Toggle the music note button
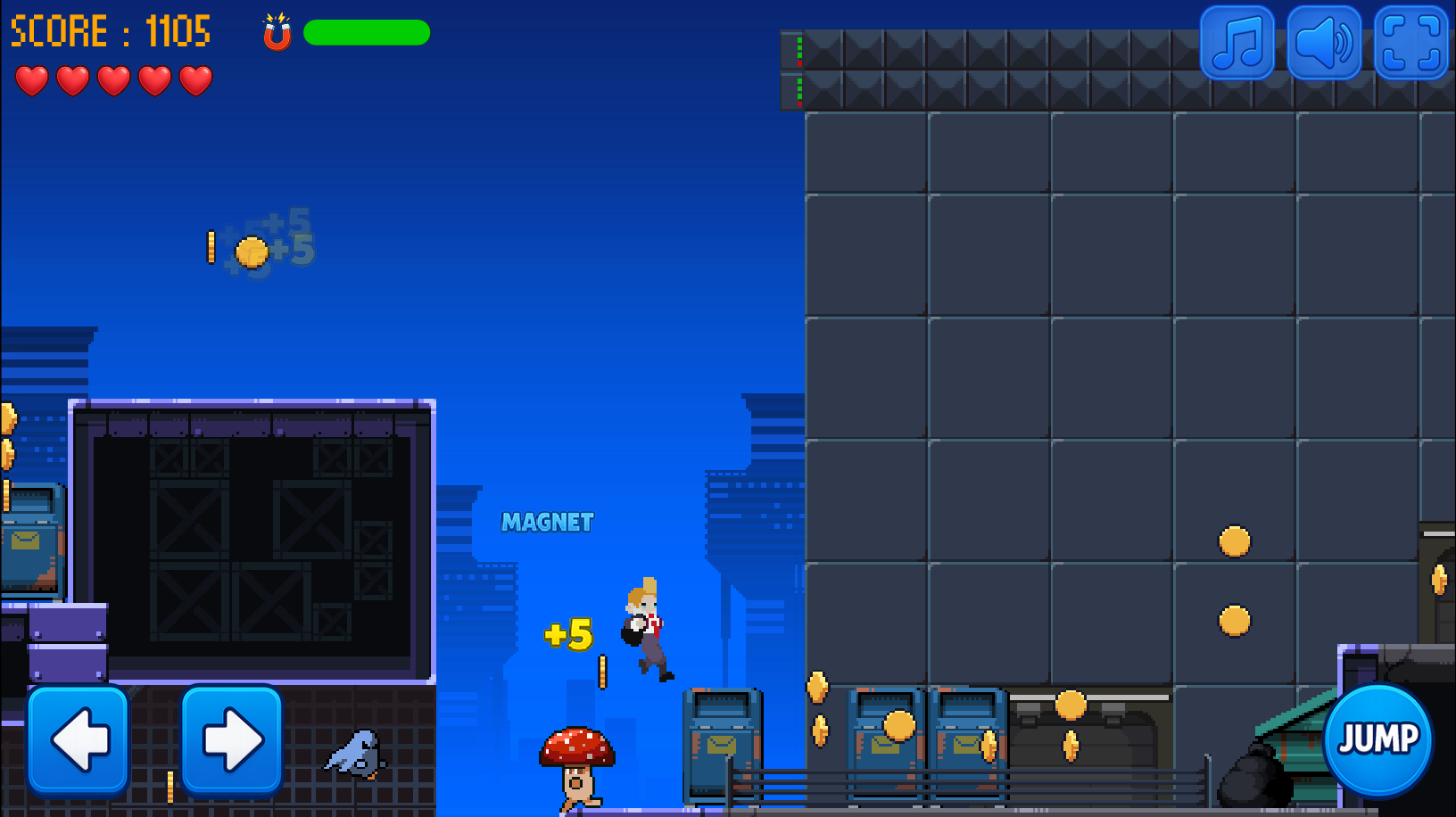 (x=1237, y=43)
